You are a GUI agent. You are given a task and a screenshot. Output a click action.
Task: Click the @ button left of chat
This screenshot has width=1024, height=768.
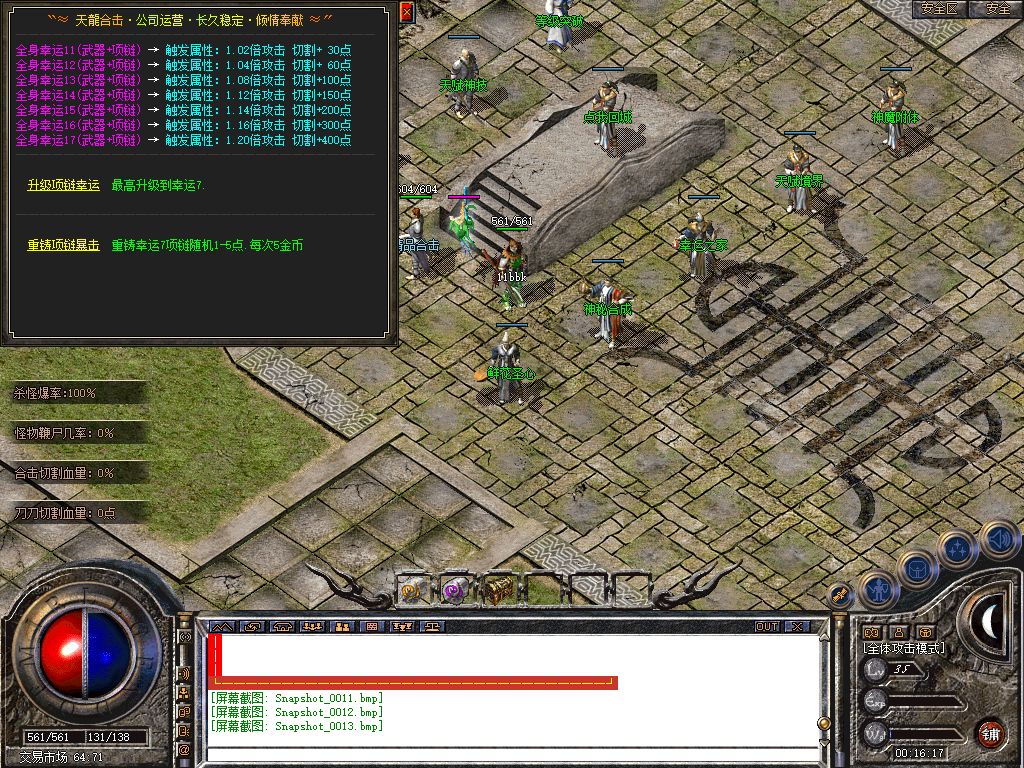click(184, 749)
